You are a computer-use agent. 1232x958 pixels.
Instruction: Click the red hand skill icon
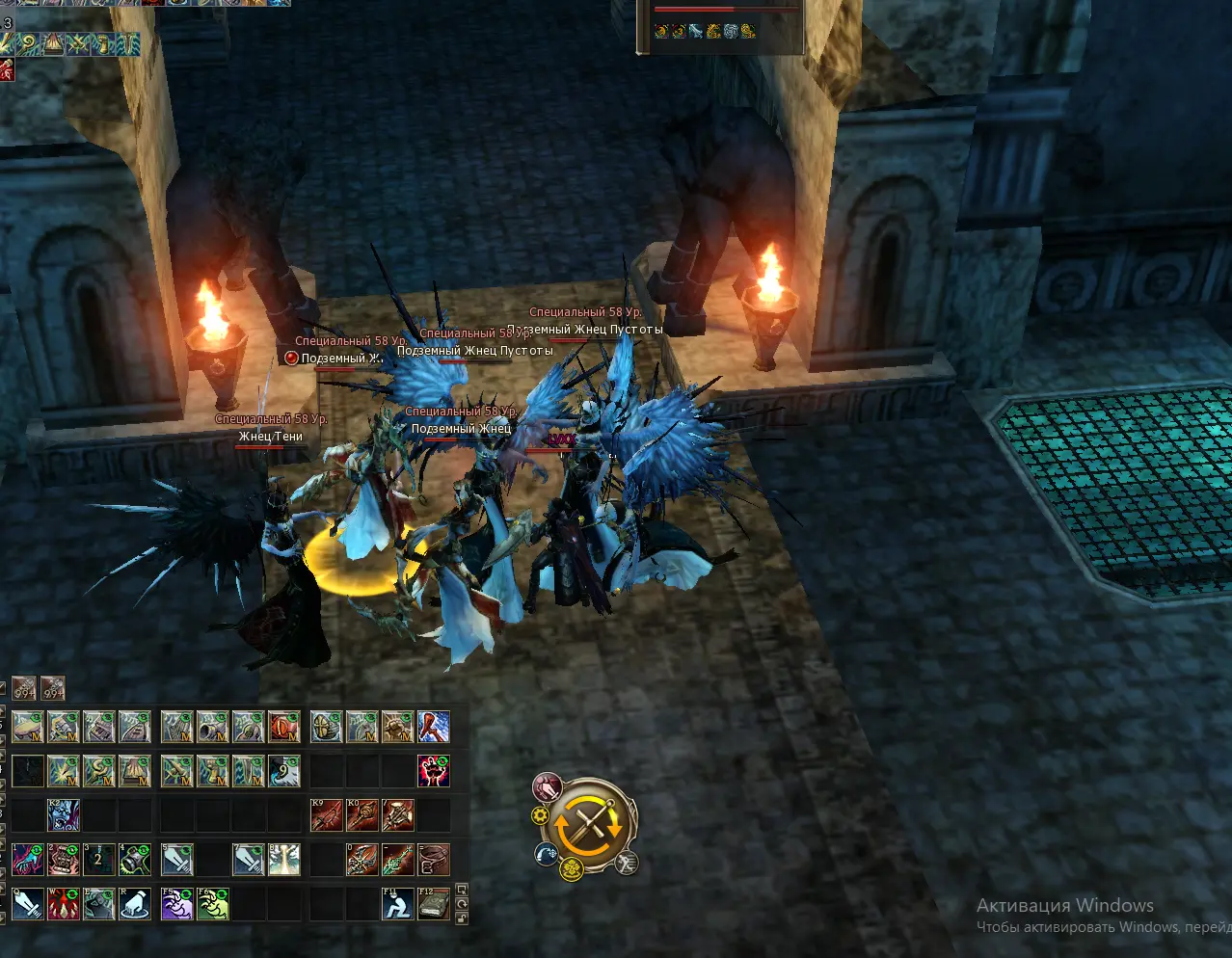pyautogui.click(x=433, y=770)
